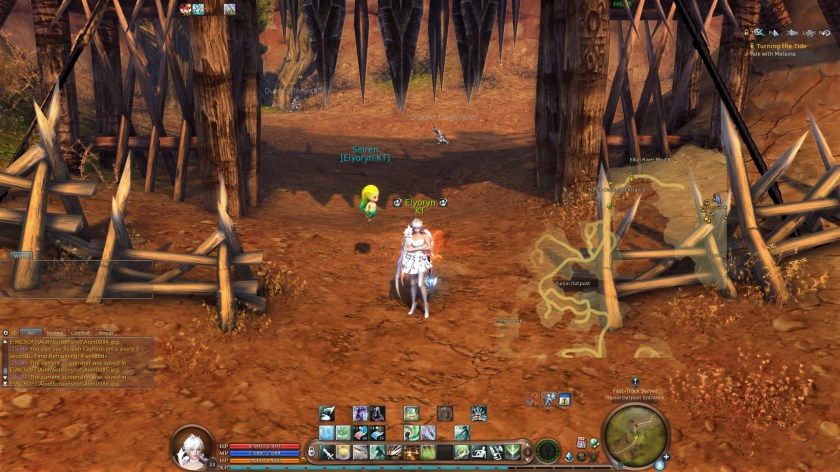Viewport: 840px width, 472px height.
Task: Open the Combat chat tab
Action: [x=80, y=332]
